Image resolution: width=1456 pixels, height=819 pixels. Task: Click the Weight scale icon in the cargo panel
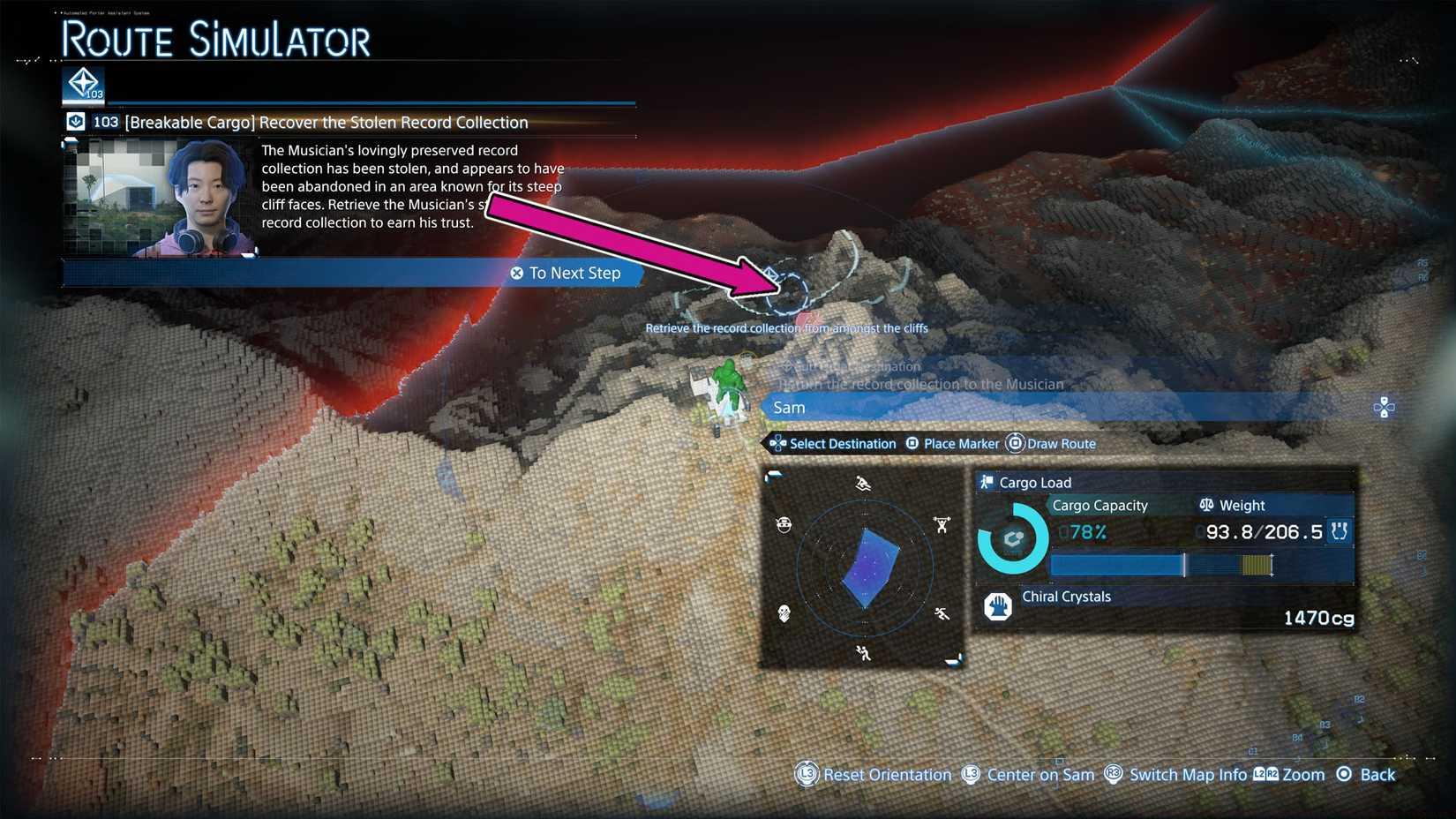coord(1206,505)
